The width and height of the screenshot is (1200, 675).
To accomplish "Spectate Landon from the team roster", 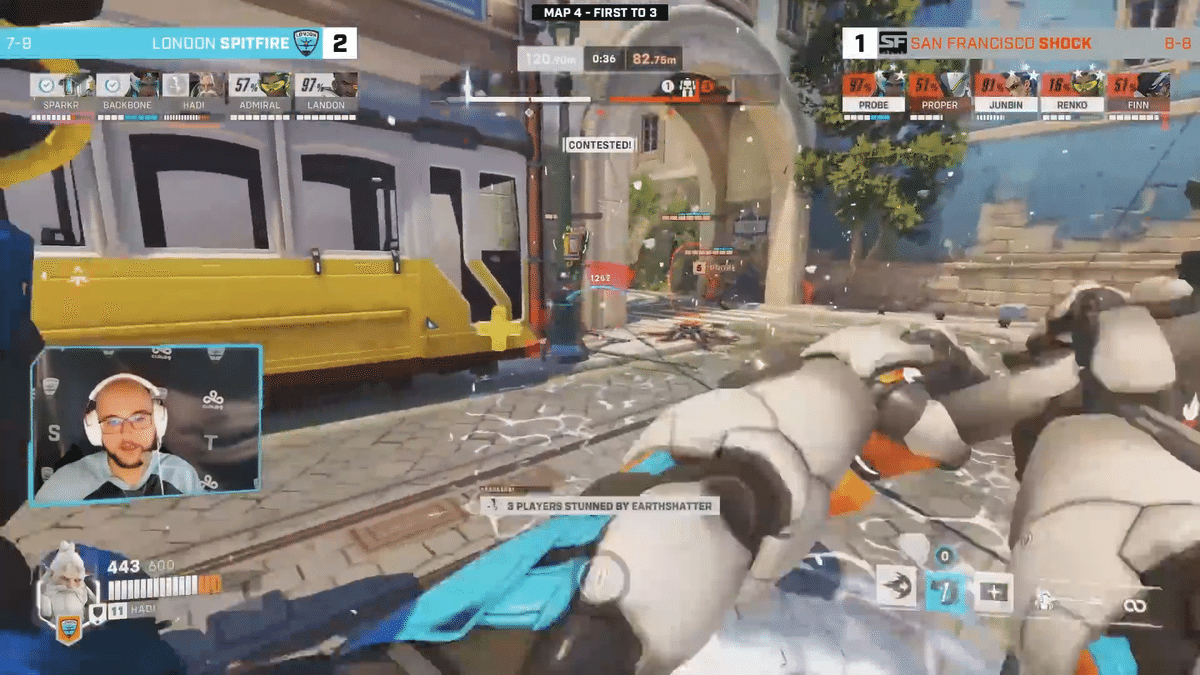I will (326, 92).
